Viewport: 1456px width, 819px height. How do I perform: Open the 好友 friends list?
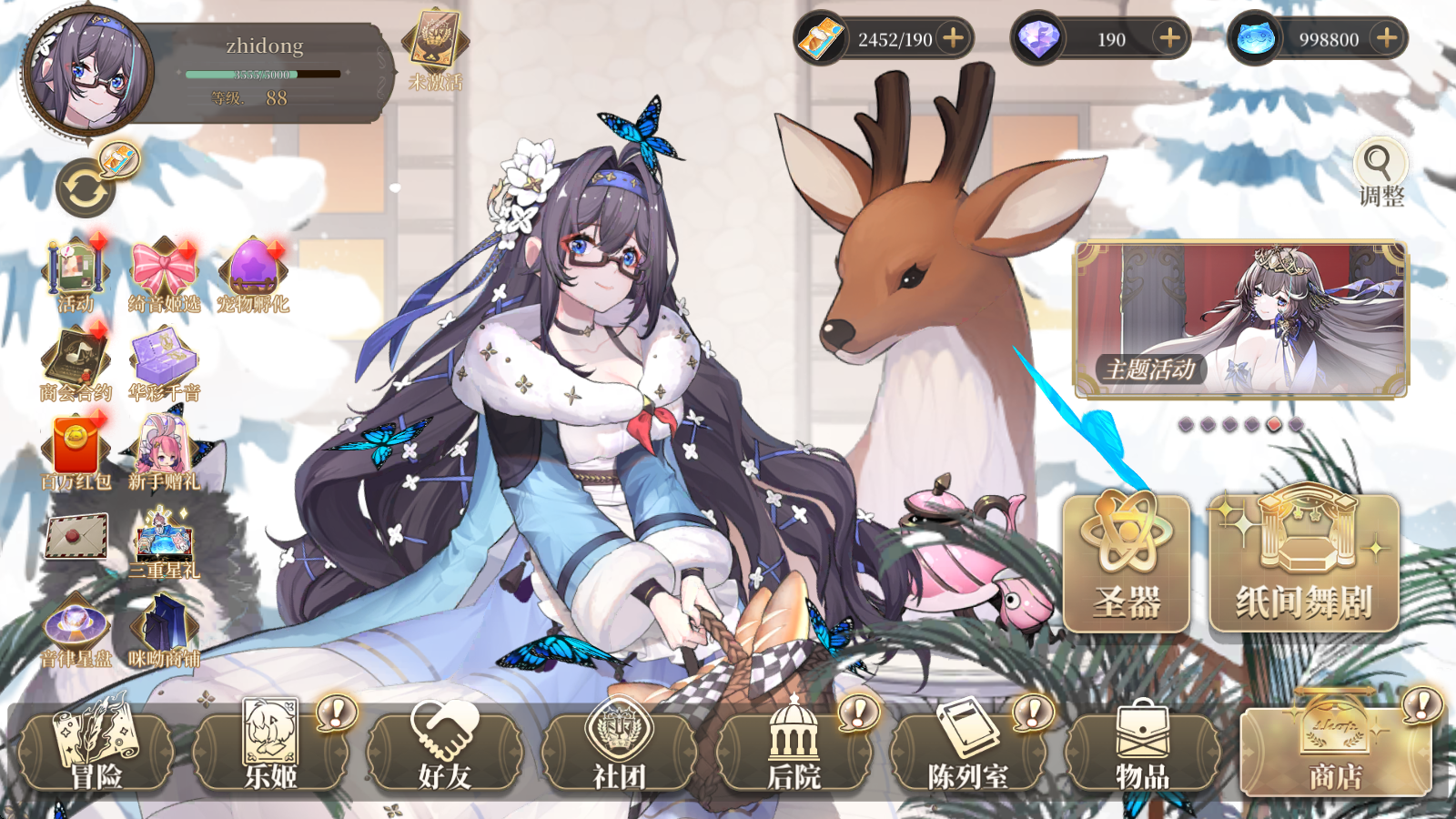point(445,751)
